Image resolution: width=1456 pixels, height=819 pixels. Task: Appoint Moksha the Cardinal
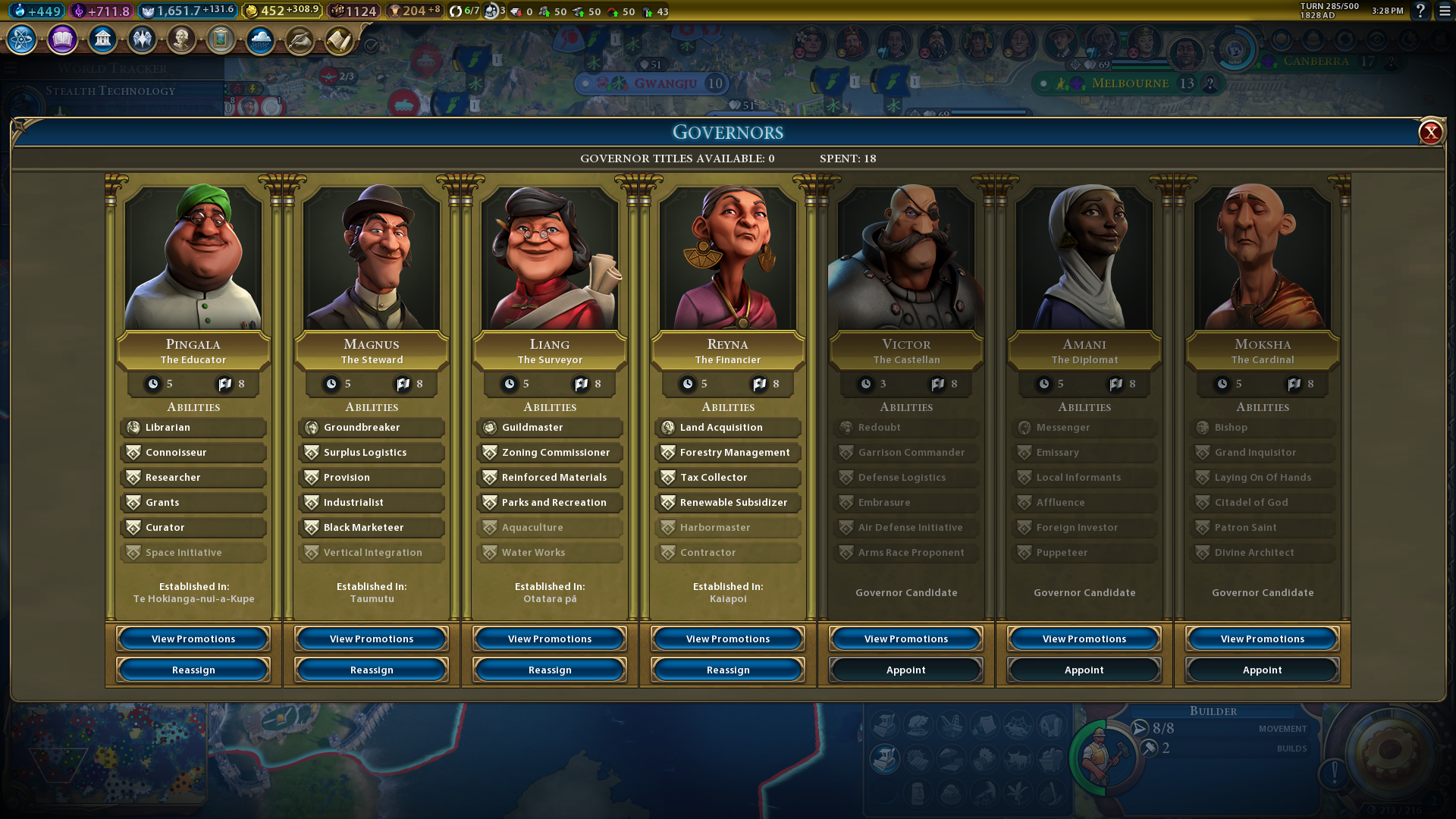pyautogui.click(x=1263, y=670)
